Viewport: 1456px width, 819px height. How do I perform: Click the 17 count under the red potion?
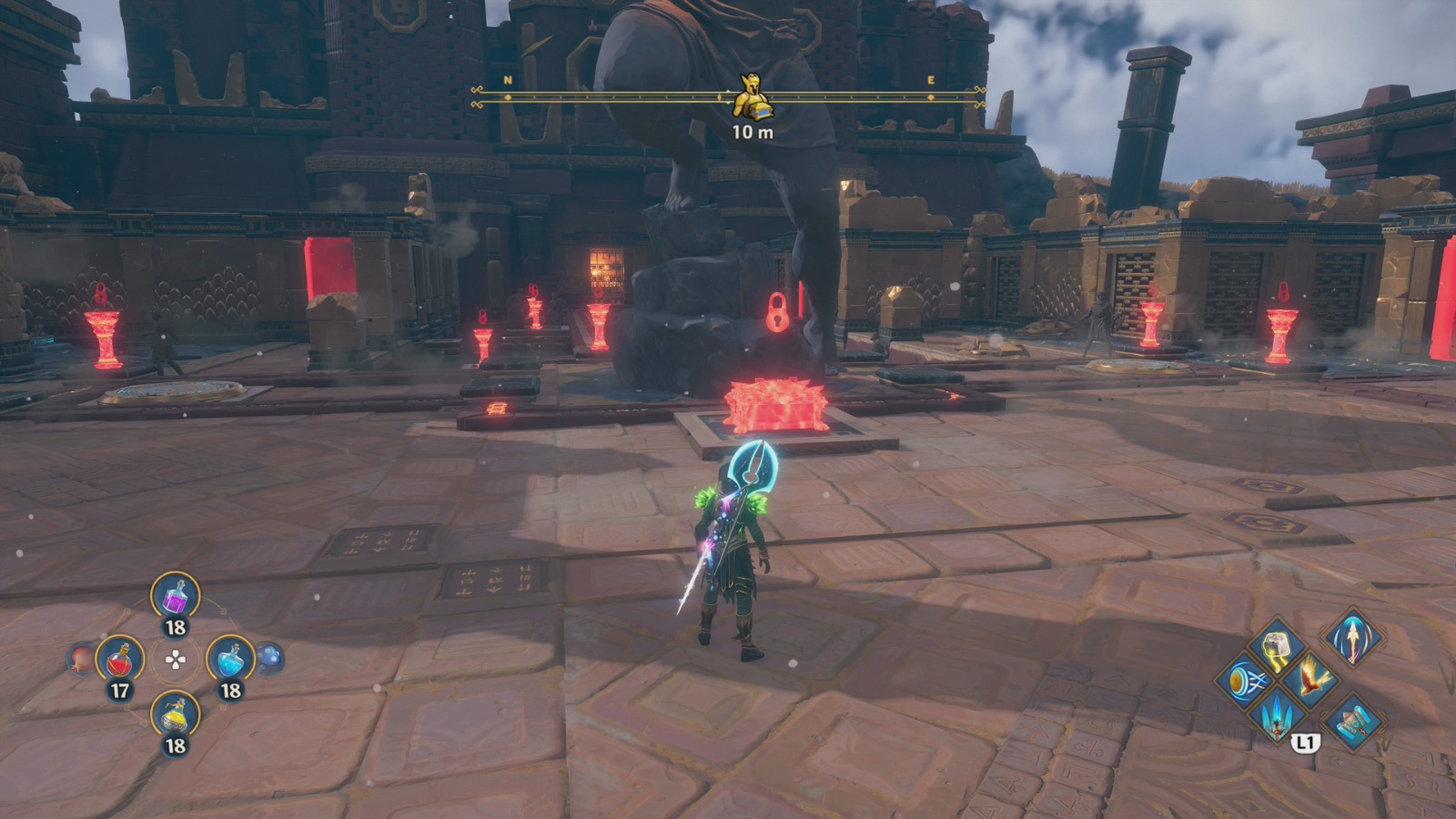(x=120, y=689)
